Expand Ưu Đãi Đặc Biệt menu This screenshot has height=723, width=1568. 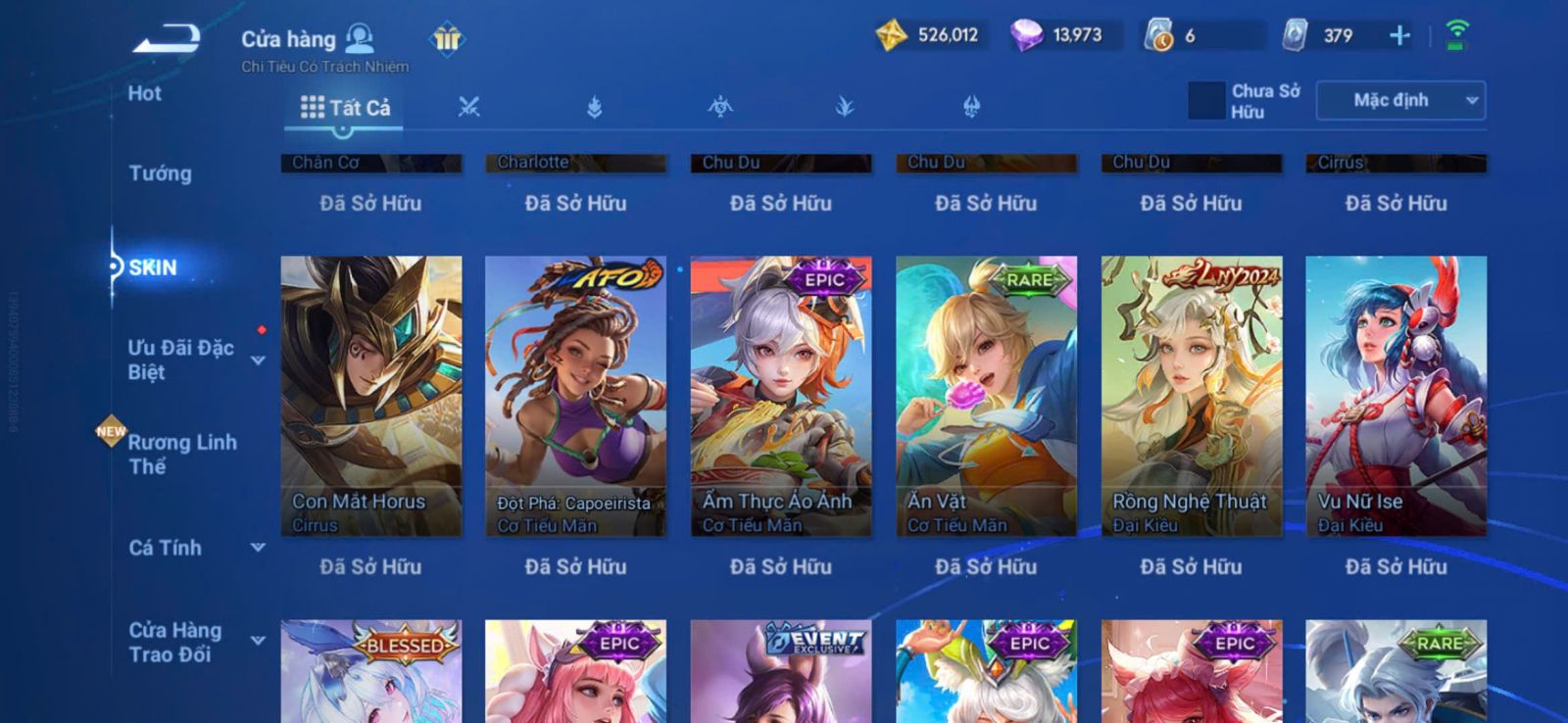point(257,361)
